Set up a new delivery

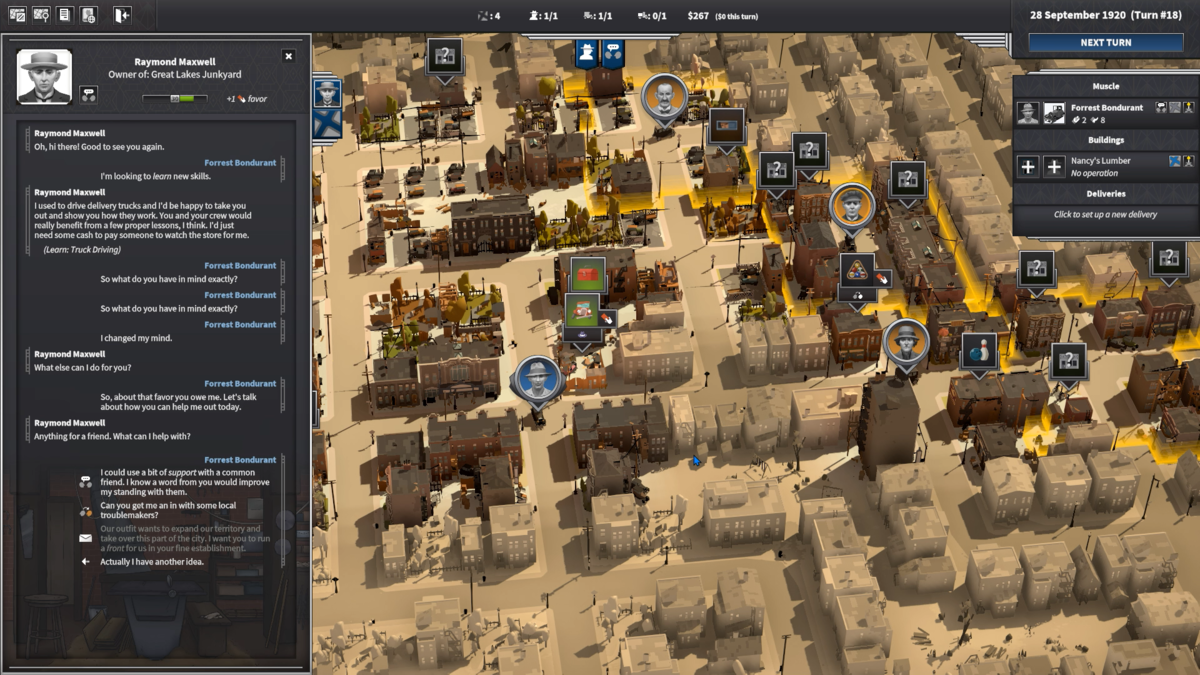(x=1105, y=214)
